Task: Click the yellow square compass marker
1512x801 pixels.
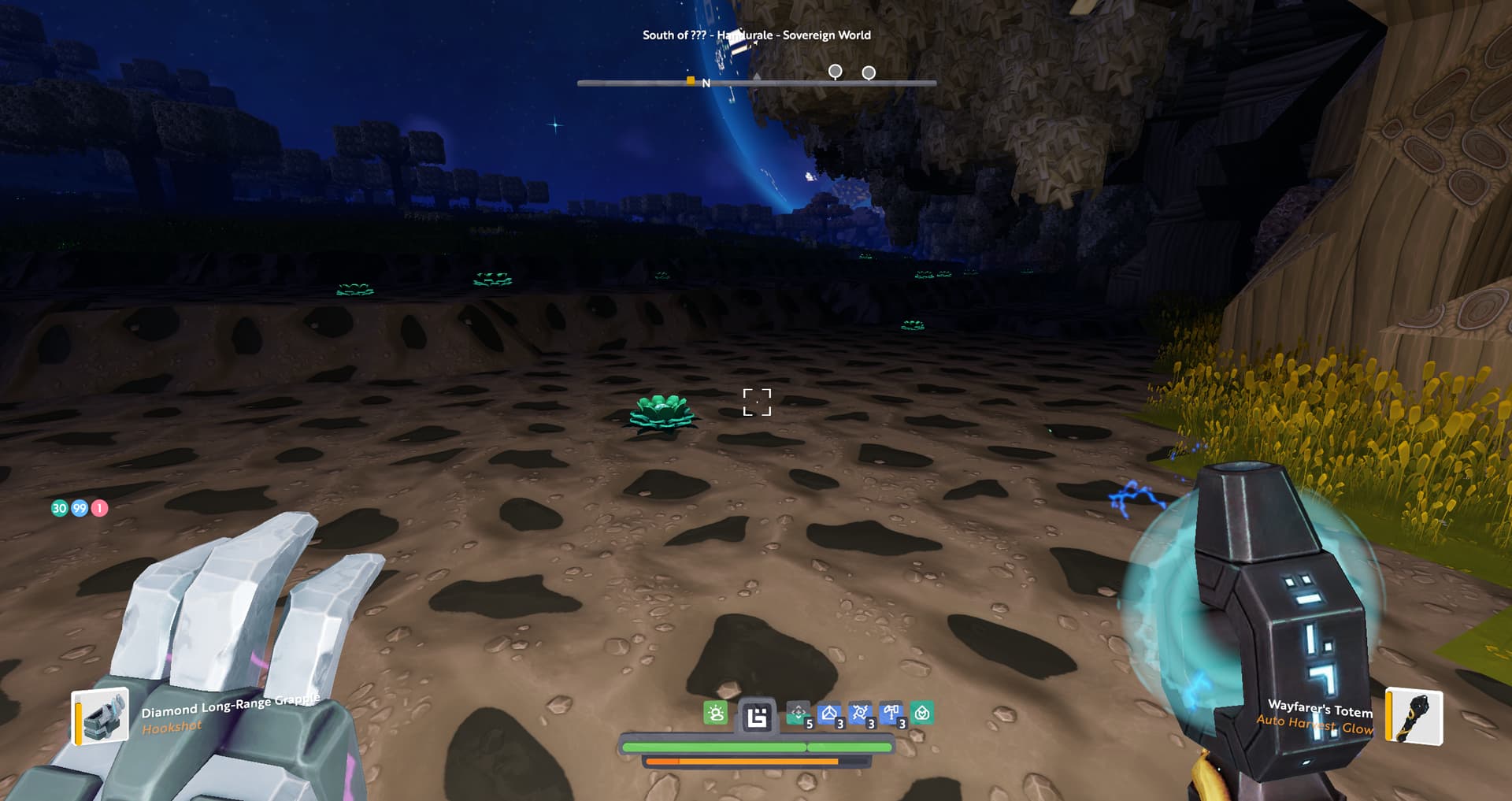Action: coord(691,80)
